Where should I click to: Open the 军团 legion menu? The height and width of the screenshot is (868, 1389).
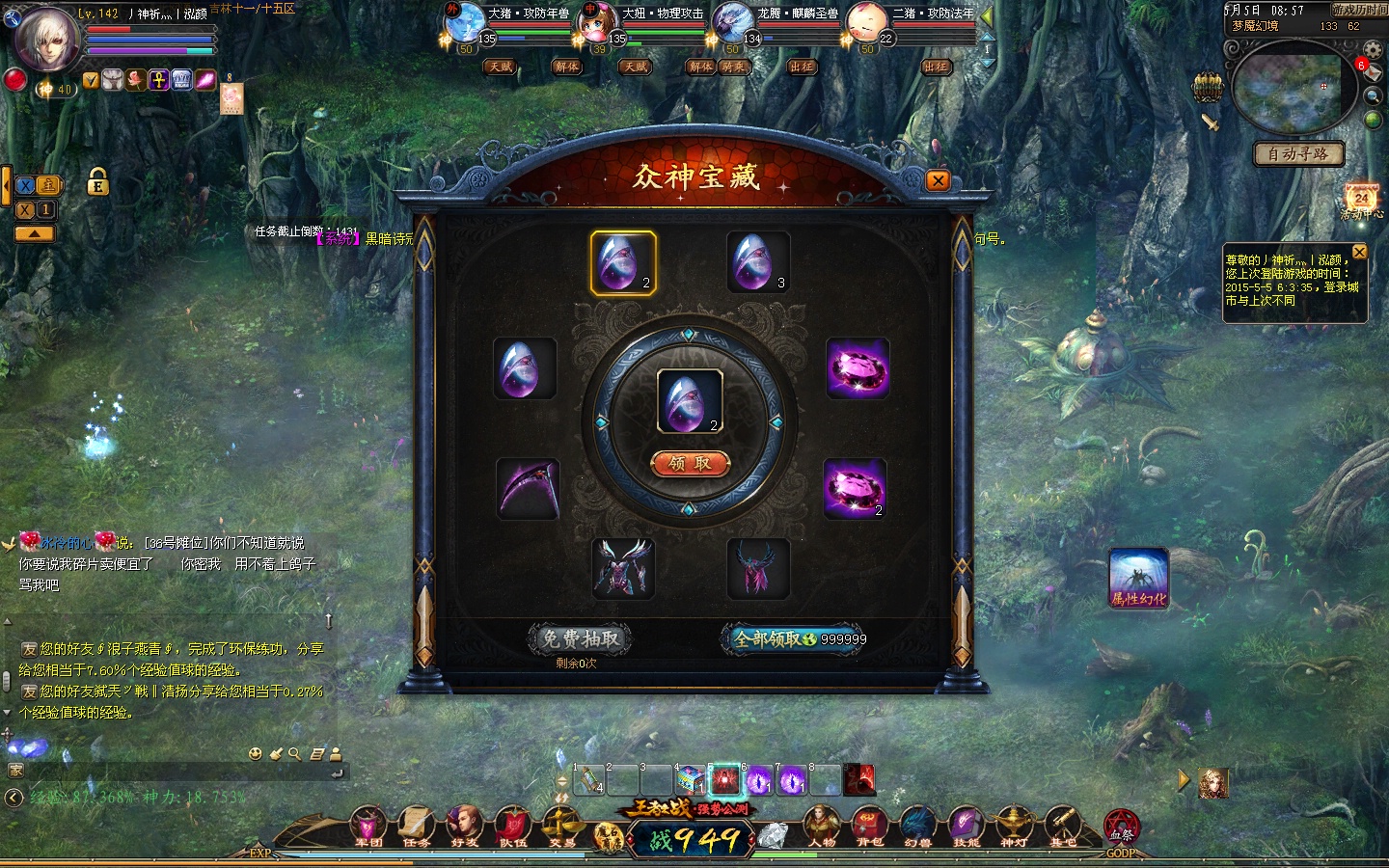coord(368,827)
